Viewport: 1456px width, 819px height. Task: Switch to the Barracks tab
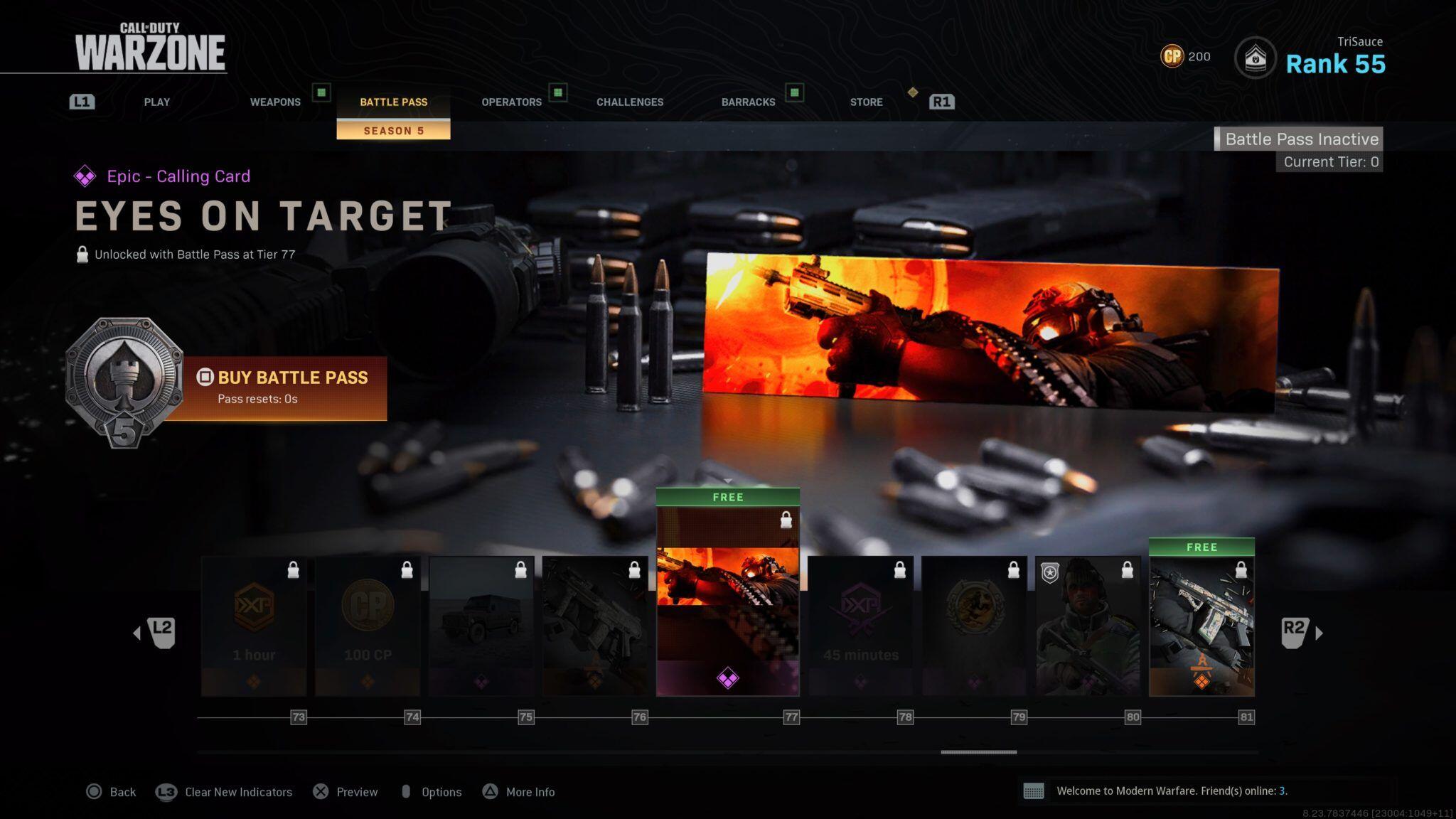click(x=748, y=102)
